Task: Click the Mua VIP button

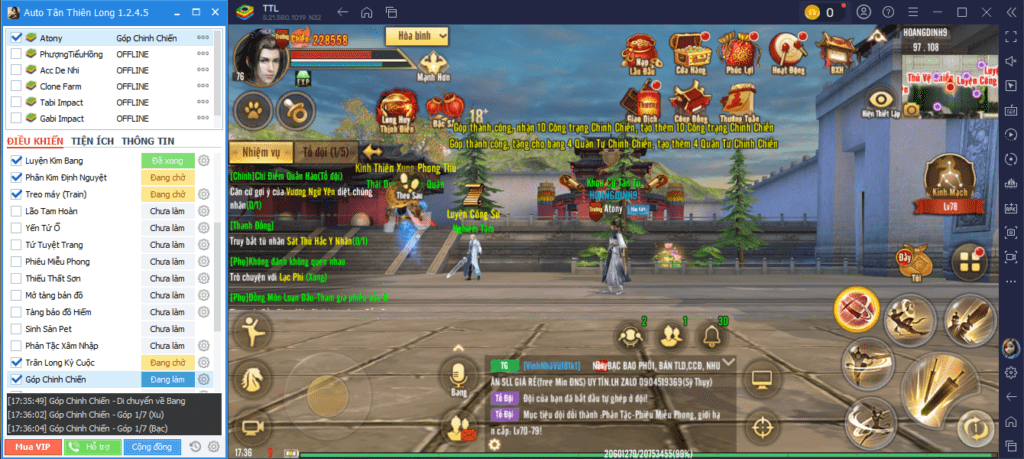Action: [30, 447]
